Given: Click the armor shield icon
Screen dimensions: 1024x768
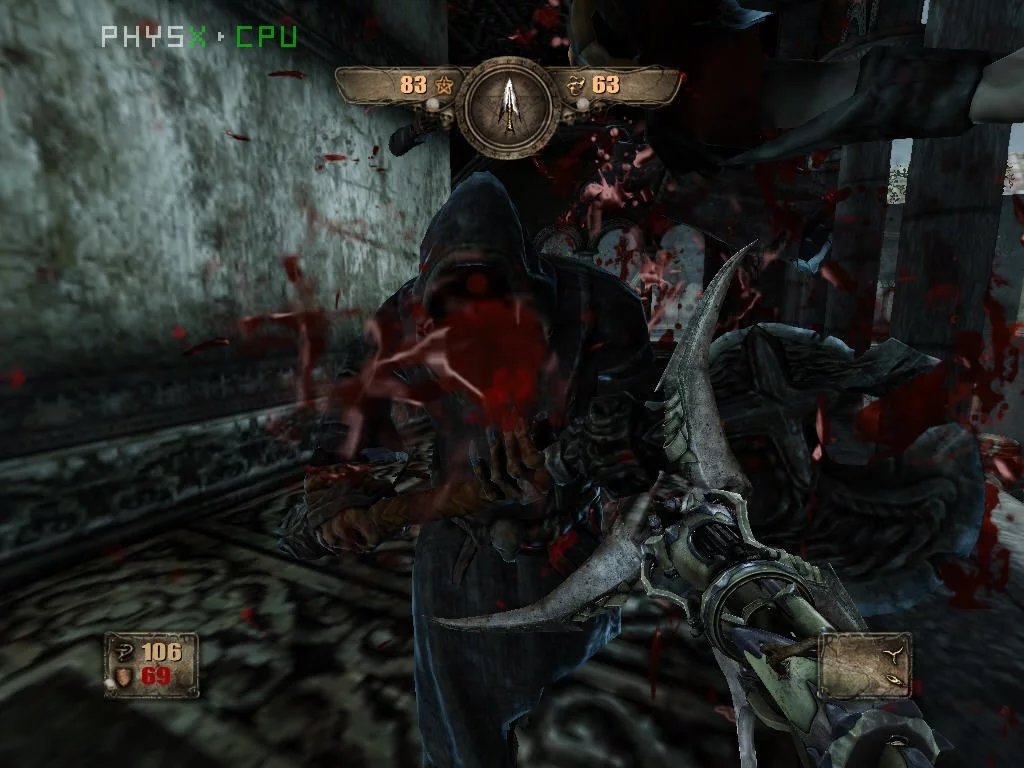Looking at the screenshot, I should pyautogui.click(x=124, y=677).
